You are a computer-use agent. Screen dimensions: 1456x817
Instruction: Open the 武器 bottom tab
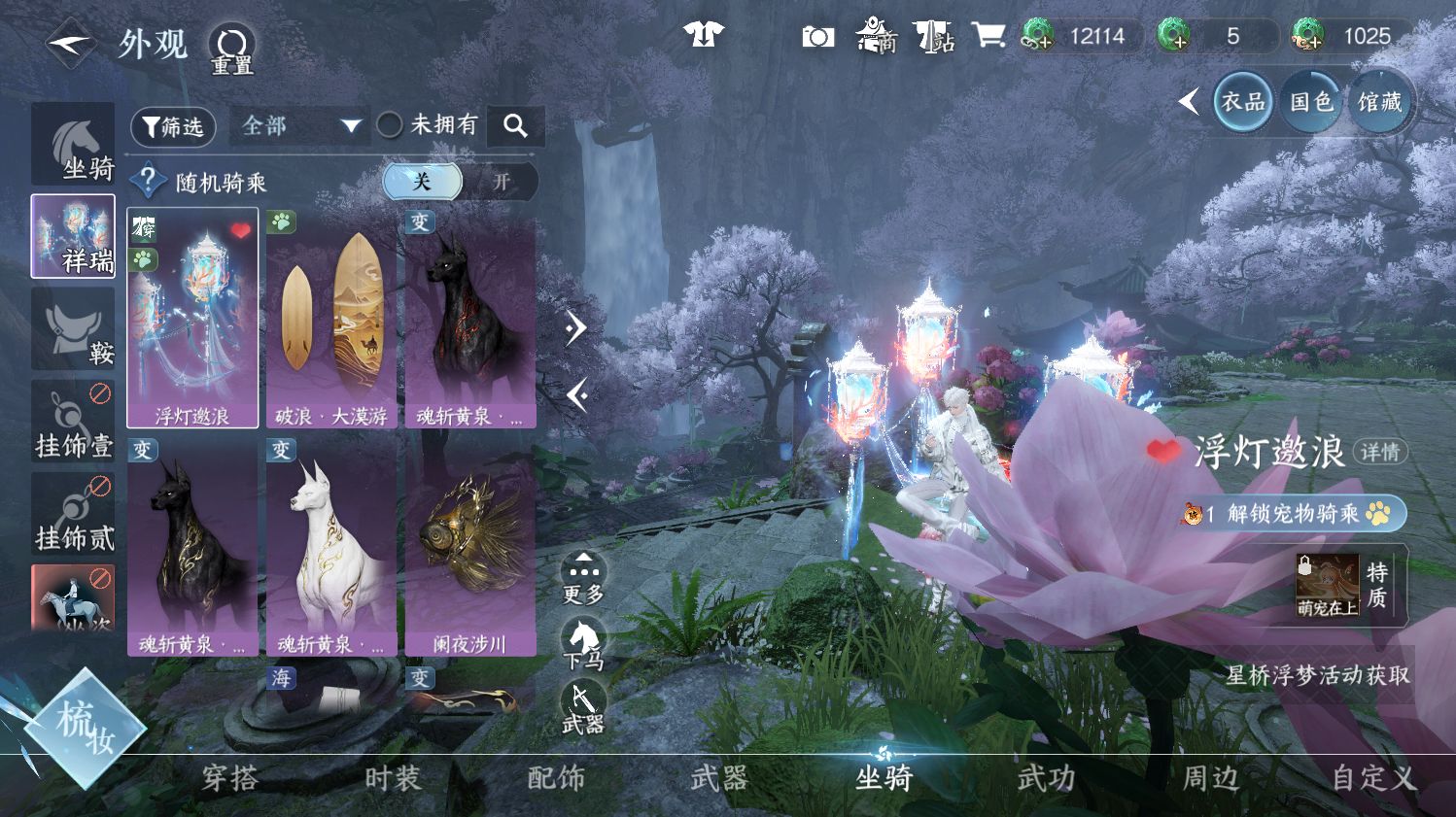[x=719, y=778]
